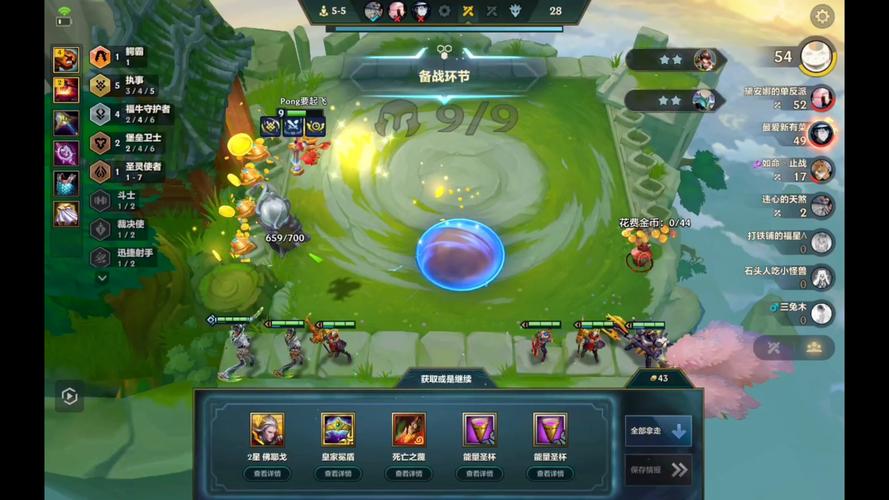
Task: Show the 执事 trait details
Action: tap(101, 86)
